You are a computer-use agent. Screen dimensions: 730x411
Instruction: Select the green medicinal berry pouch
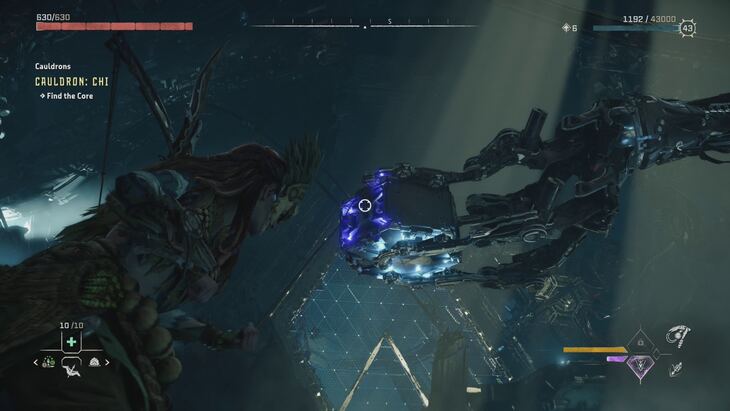(x=71, y=342)
